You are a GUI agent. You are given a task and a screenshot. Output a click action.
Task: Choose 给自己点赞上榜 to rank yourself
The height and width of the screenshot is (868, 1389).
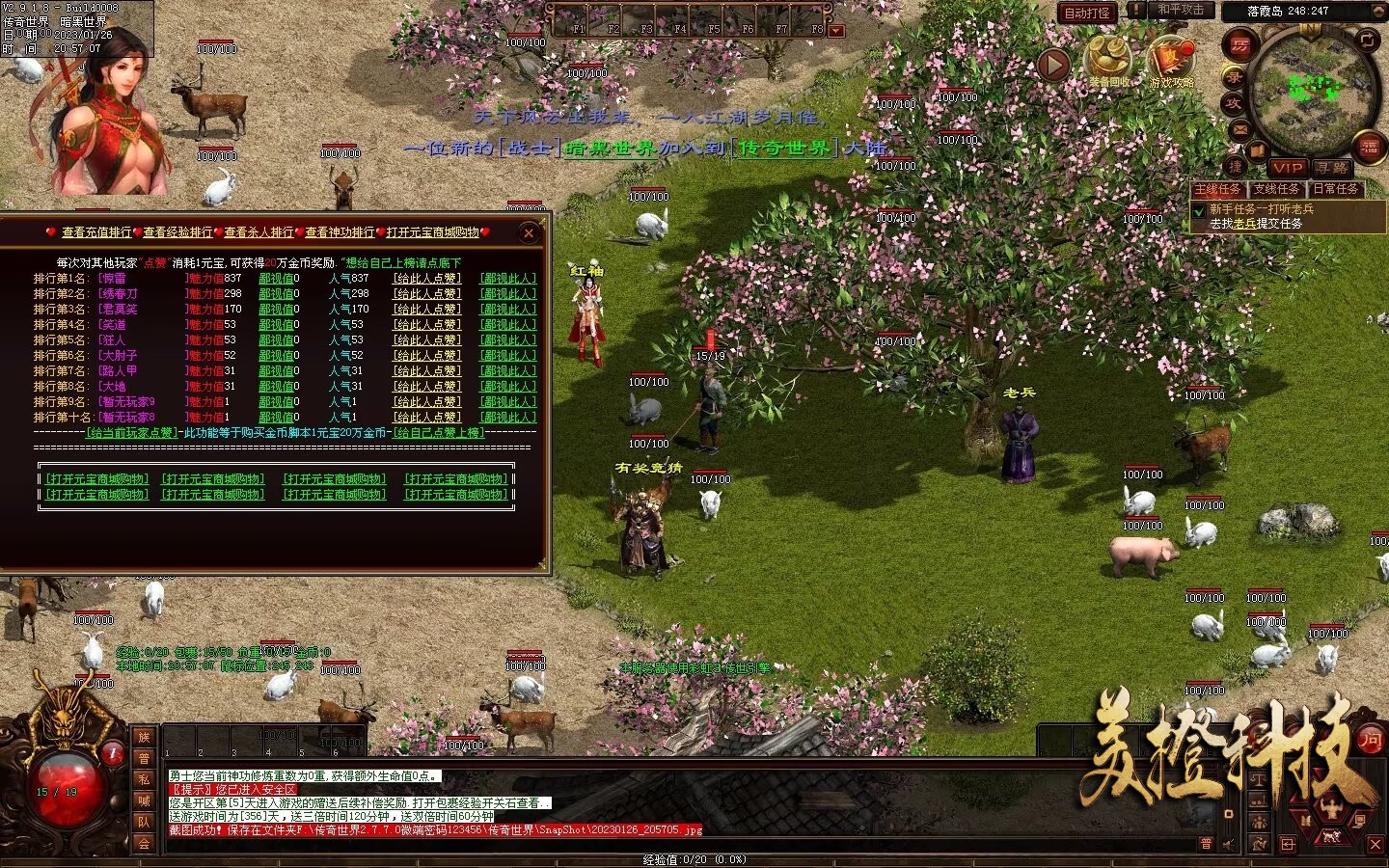pyautogui.click(x=438, y=433)
